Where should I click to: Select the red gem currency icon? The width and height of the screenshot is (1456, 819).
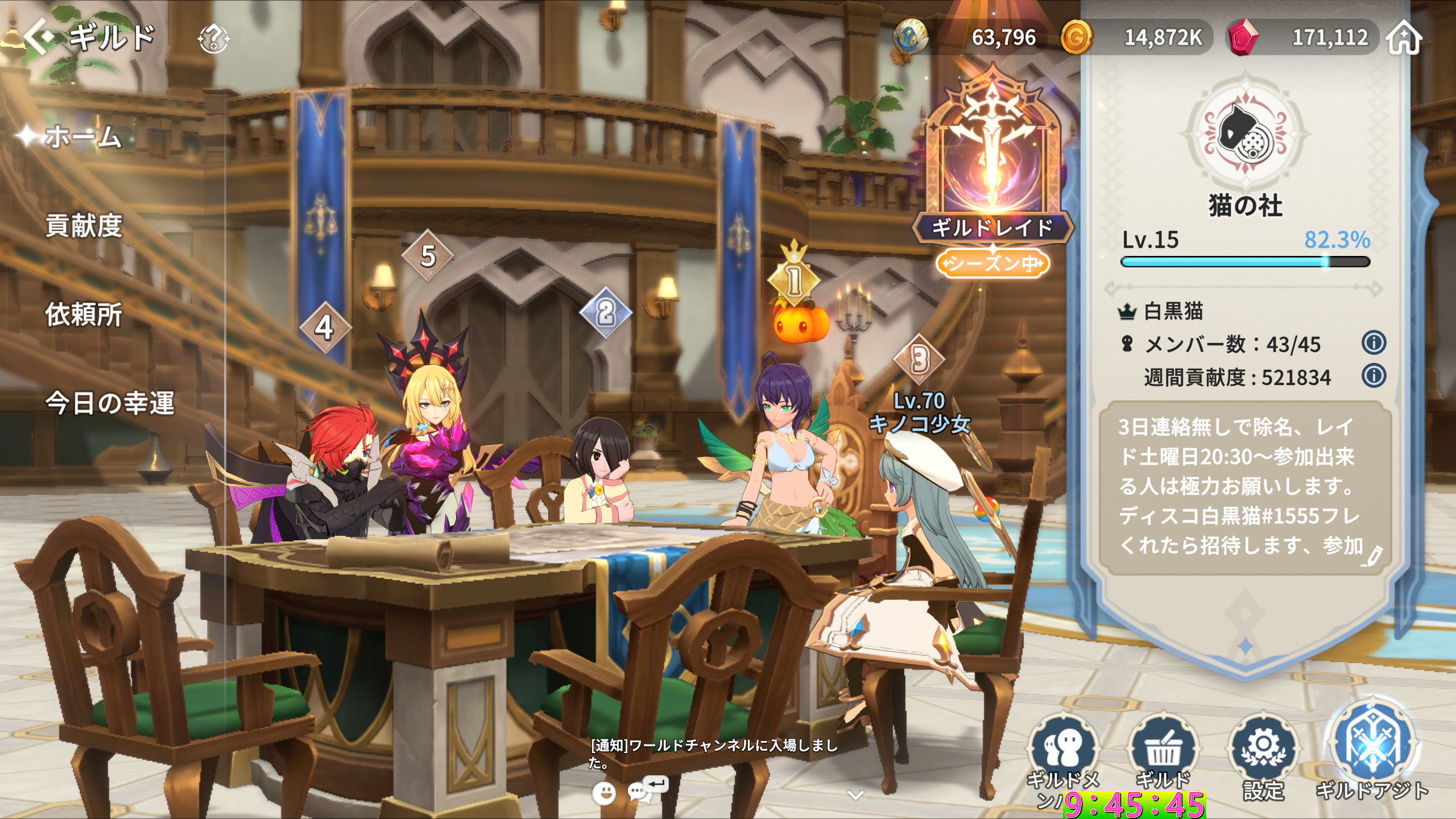pyautogui.click(x=1243, y=38)
